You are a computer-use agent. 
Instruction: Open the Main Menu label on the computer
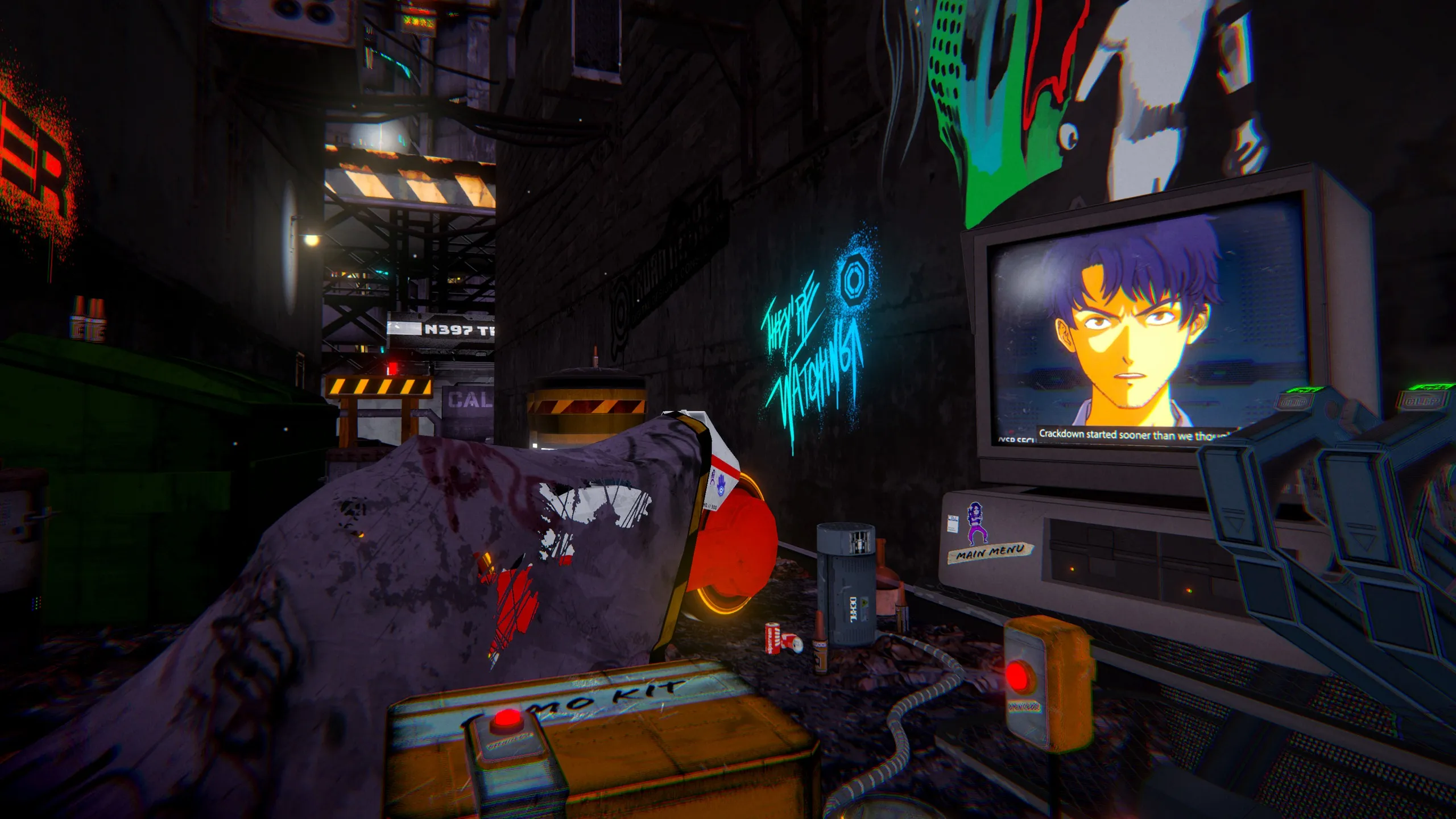click(x=990, y=552)
